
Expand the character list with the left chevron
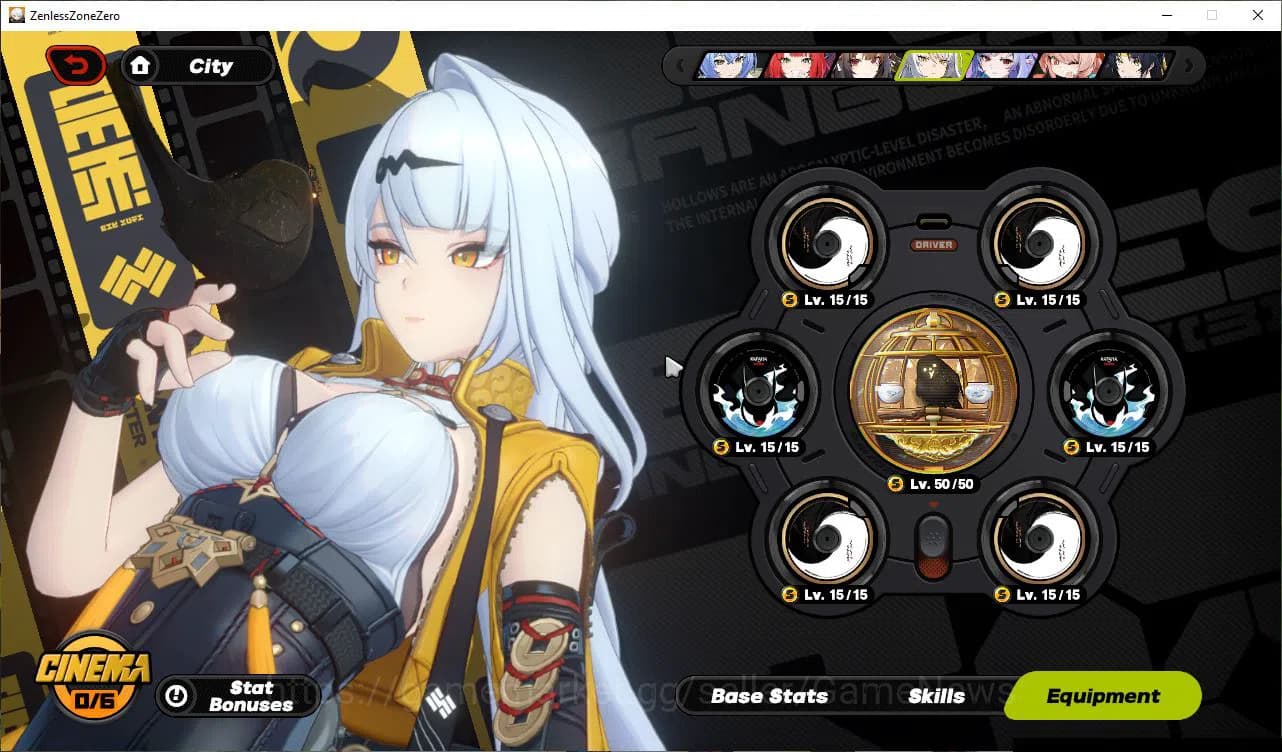(x=681, y=67)
